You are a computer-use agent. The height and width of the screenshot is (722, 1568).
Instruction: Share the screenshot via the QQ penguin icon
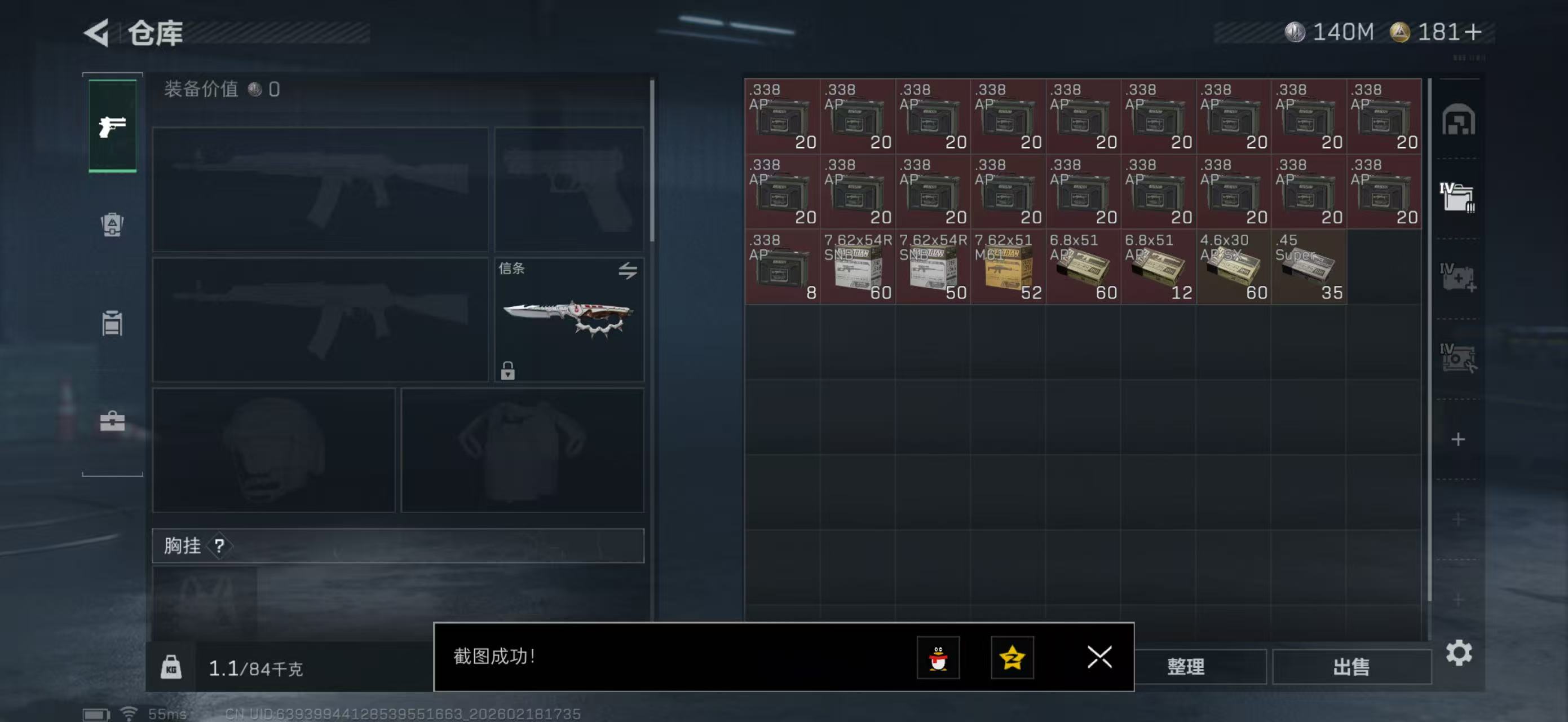click(x=939, y=658)
